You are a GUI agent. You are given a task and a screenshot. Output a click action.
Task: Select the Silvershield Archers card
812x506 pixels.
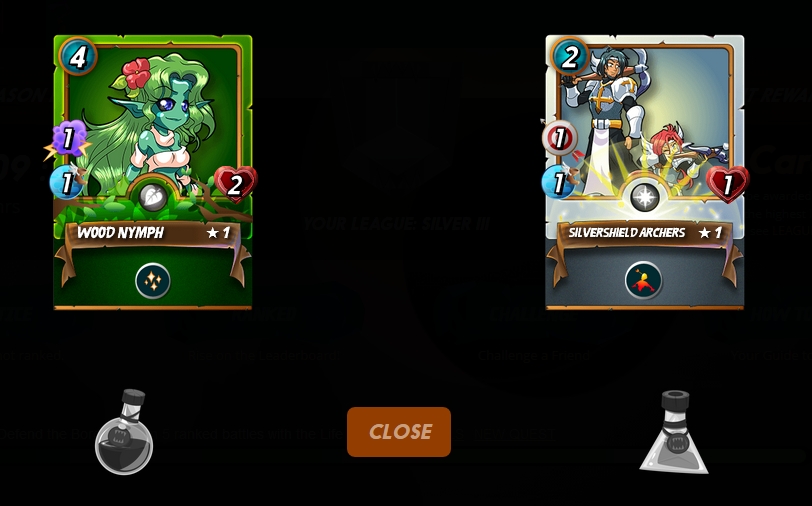pos(644,140)
